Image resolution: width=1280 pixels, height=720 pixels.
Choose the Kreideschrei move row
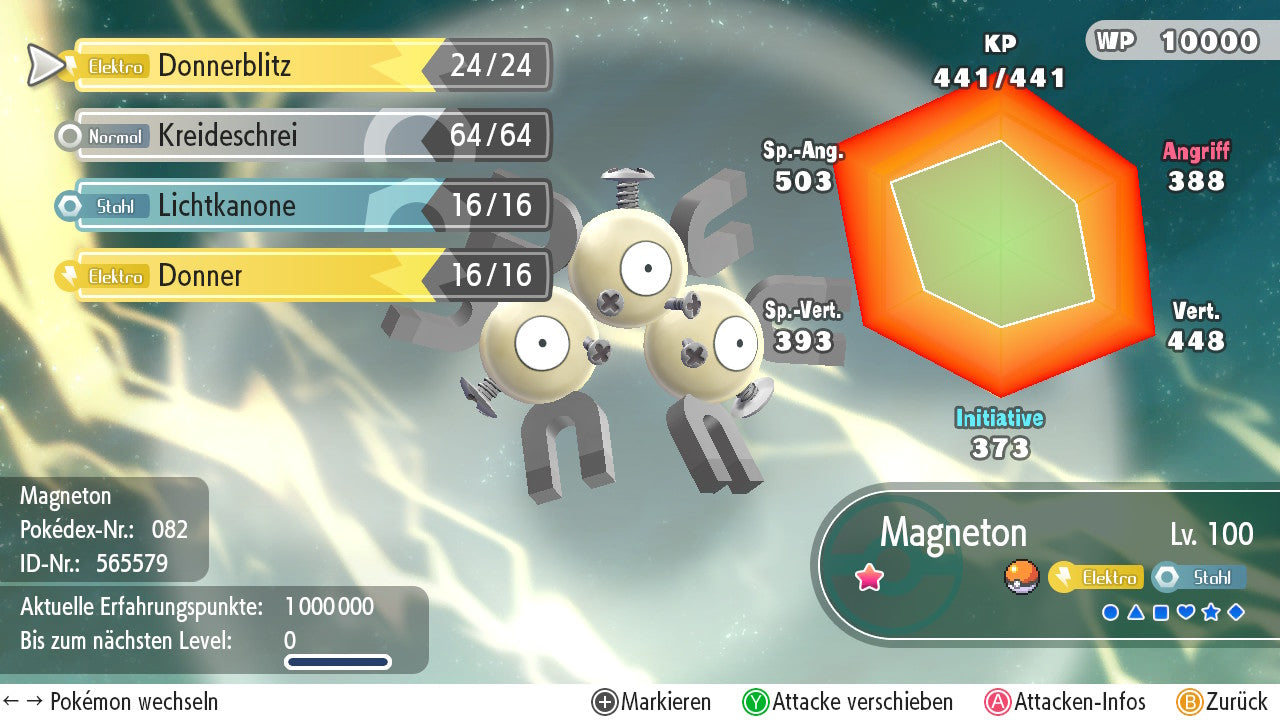pos(300,136)
